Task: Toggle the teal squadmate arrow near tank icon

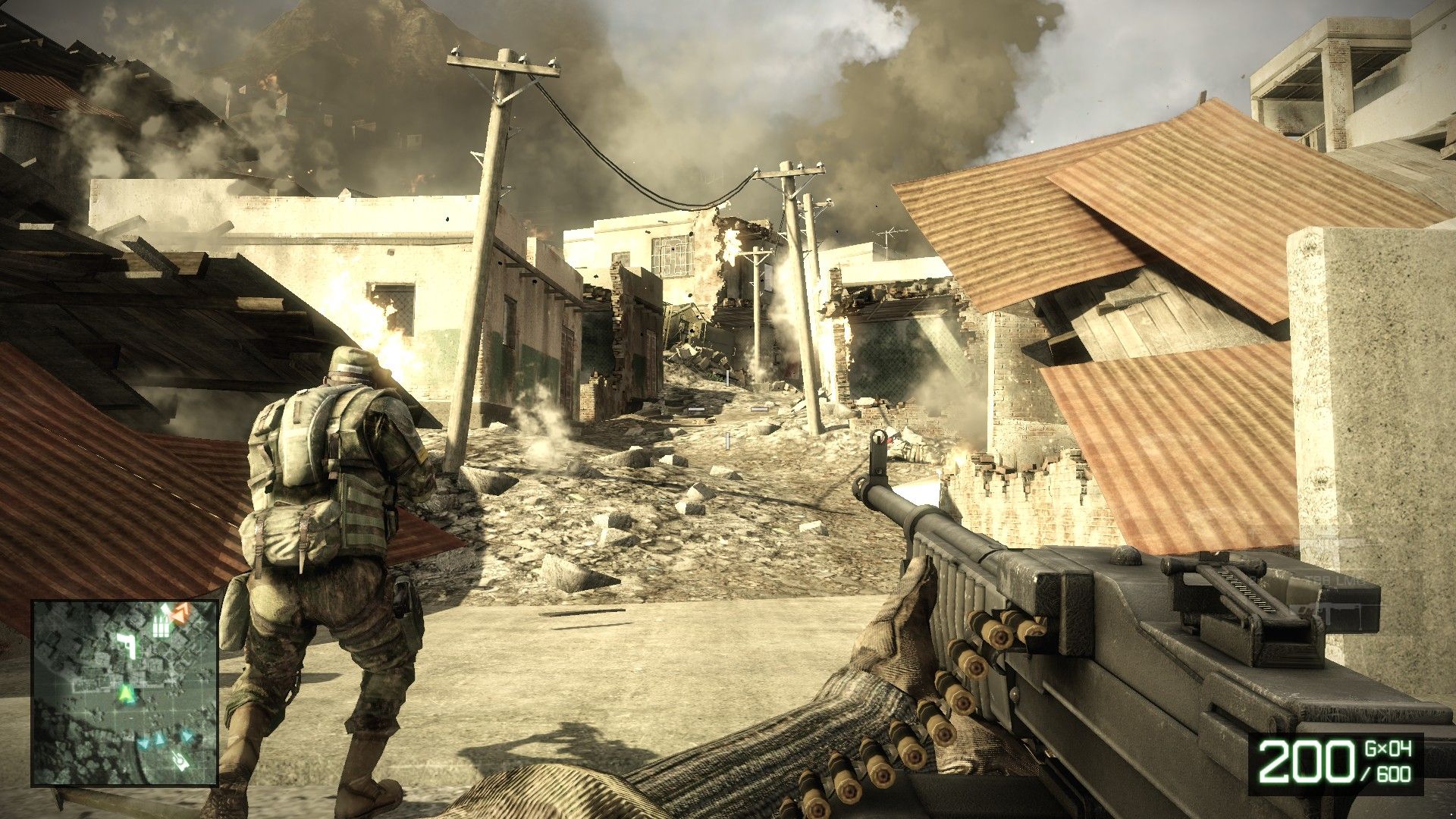Action: [x=186, y=736]
